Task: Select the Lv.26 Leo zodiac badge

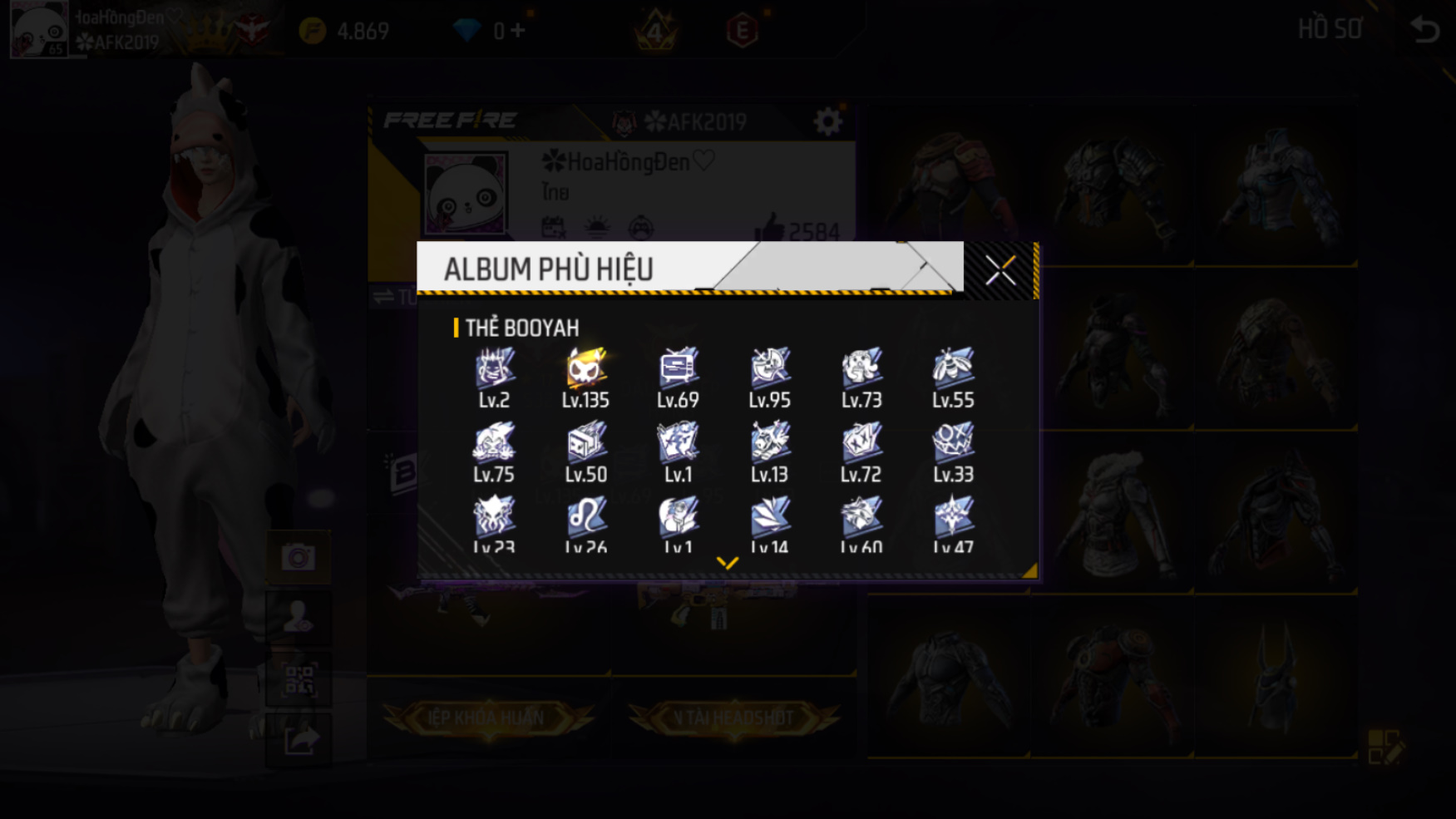Action: 585,516
